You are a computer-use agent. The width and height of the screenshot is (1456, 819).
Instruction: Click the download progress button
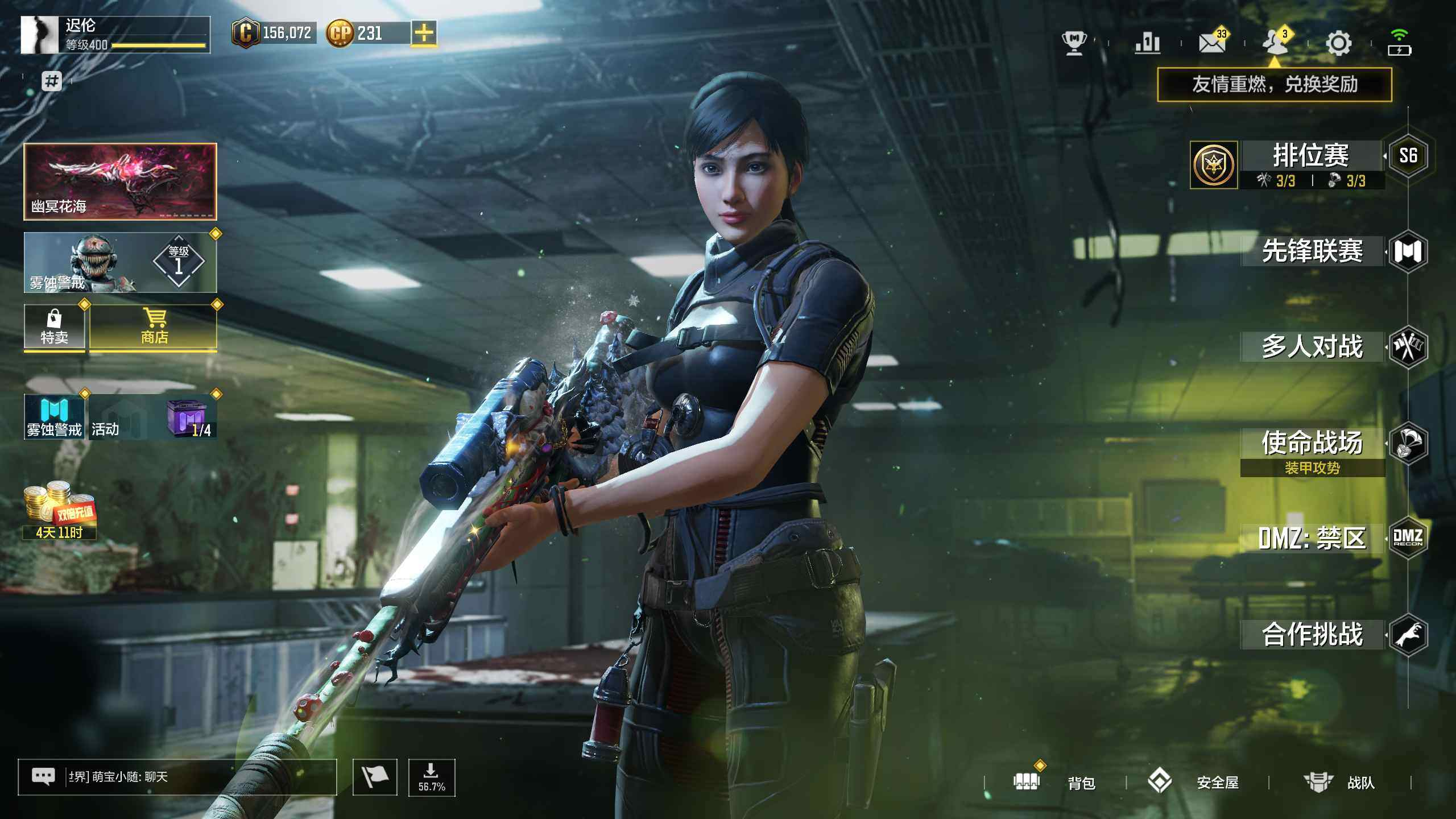[432, 777]
